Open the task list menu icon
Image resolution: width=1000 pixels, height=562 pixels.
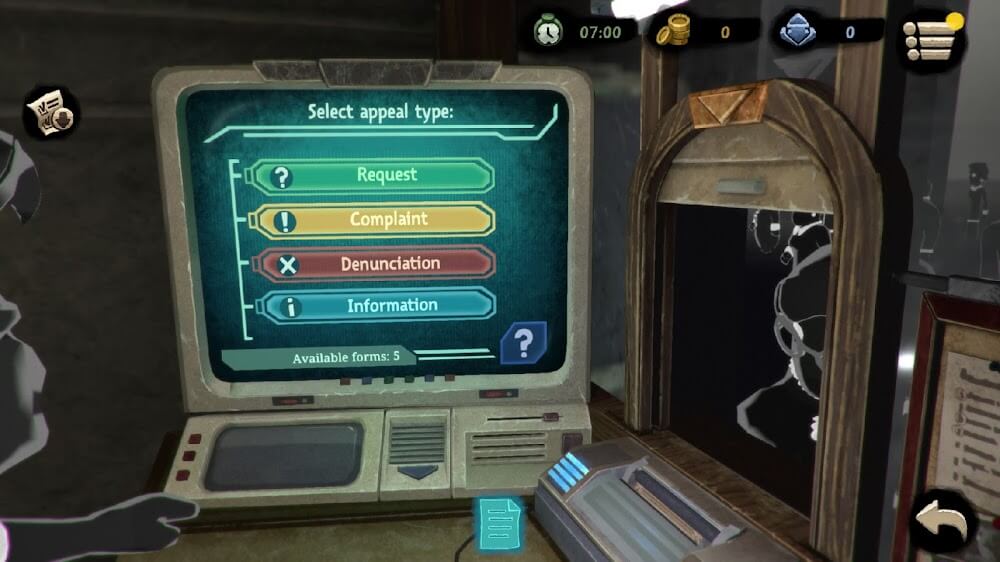(x=930, y=37)
